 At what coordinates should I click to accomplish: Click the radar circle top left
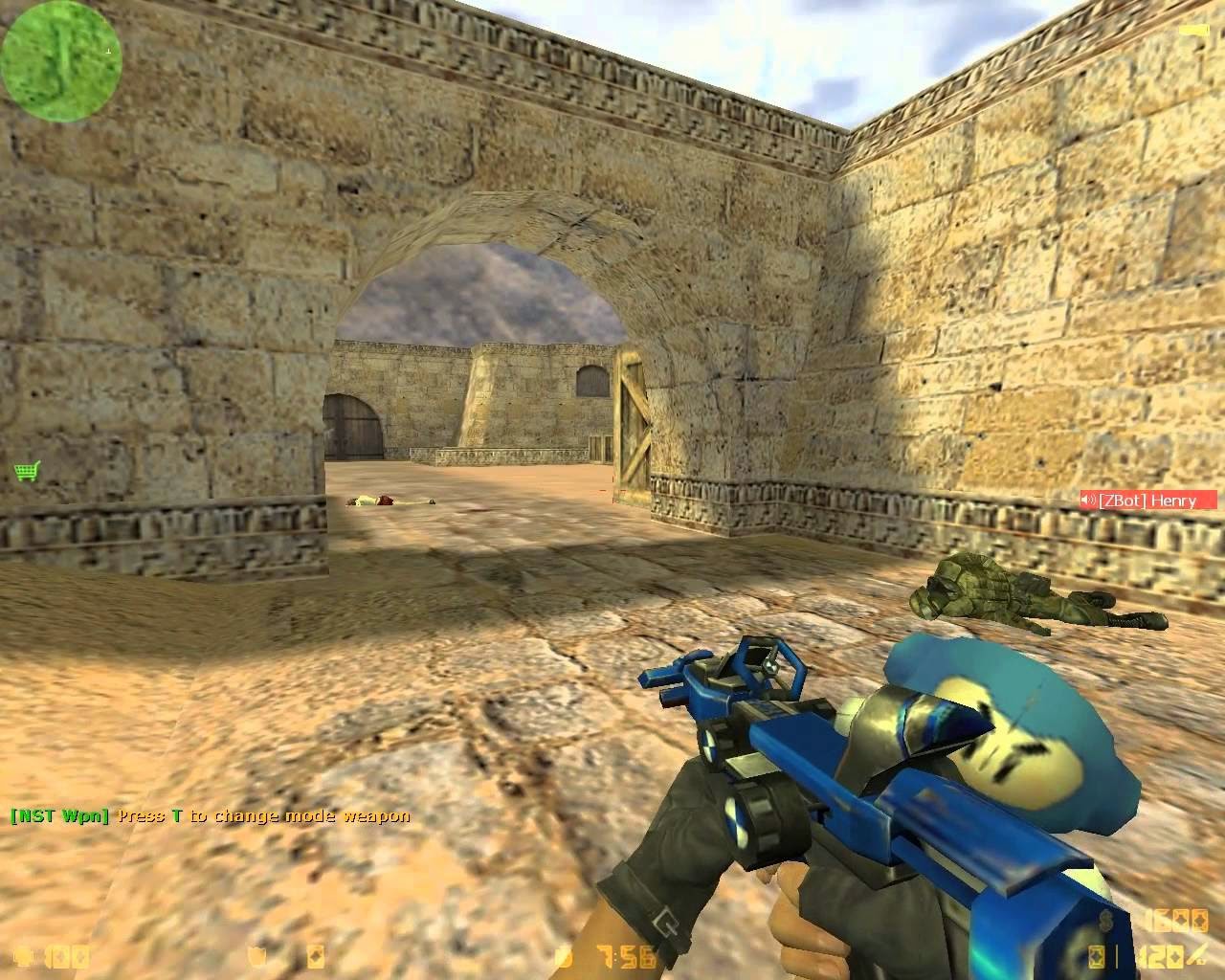[x=62, y=60]
